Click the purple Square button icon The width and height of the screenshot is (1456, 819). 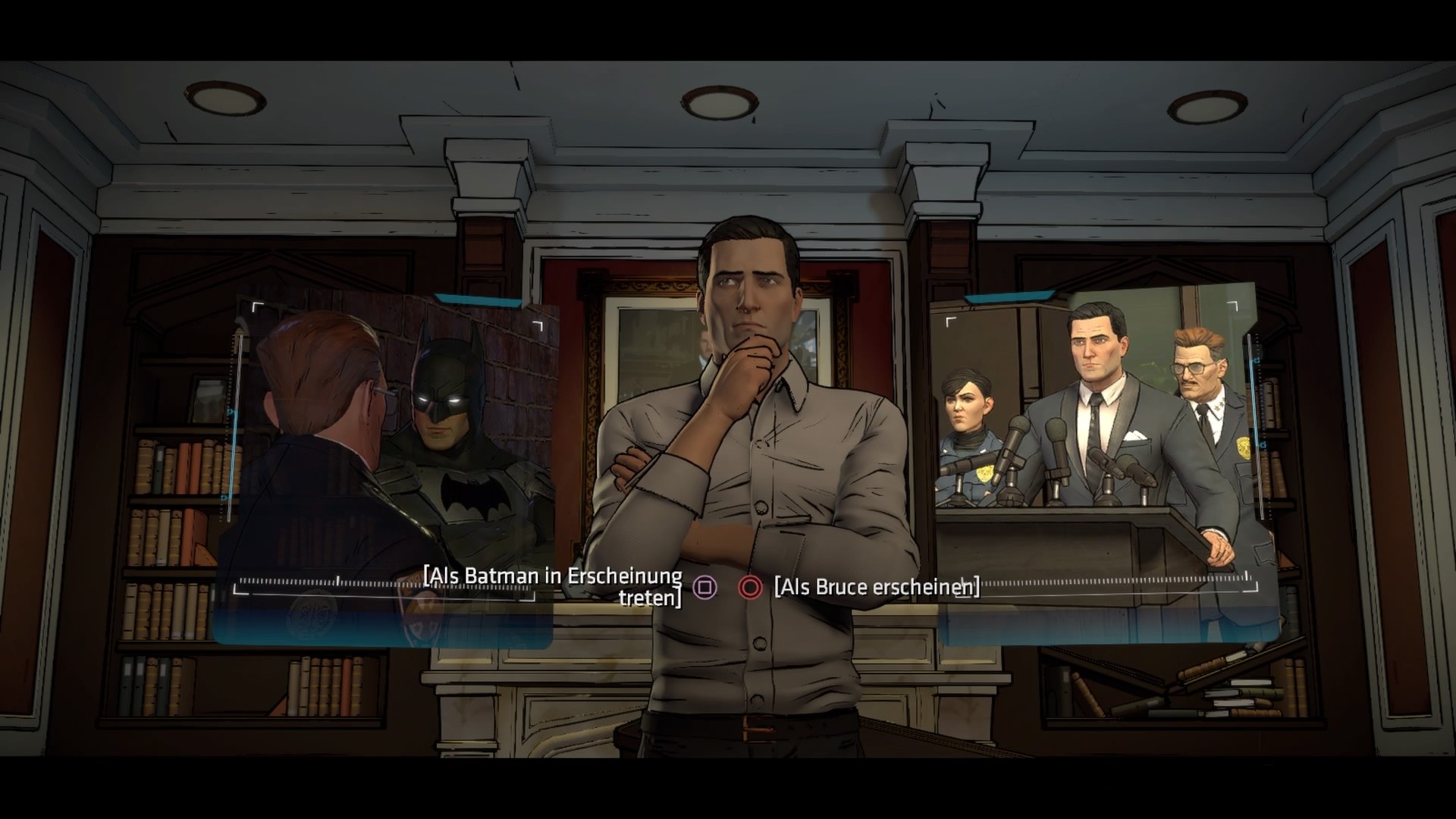[x=706, y=587]
